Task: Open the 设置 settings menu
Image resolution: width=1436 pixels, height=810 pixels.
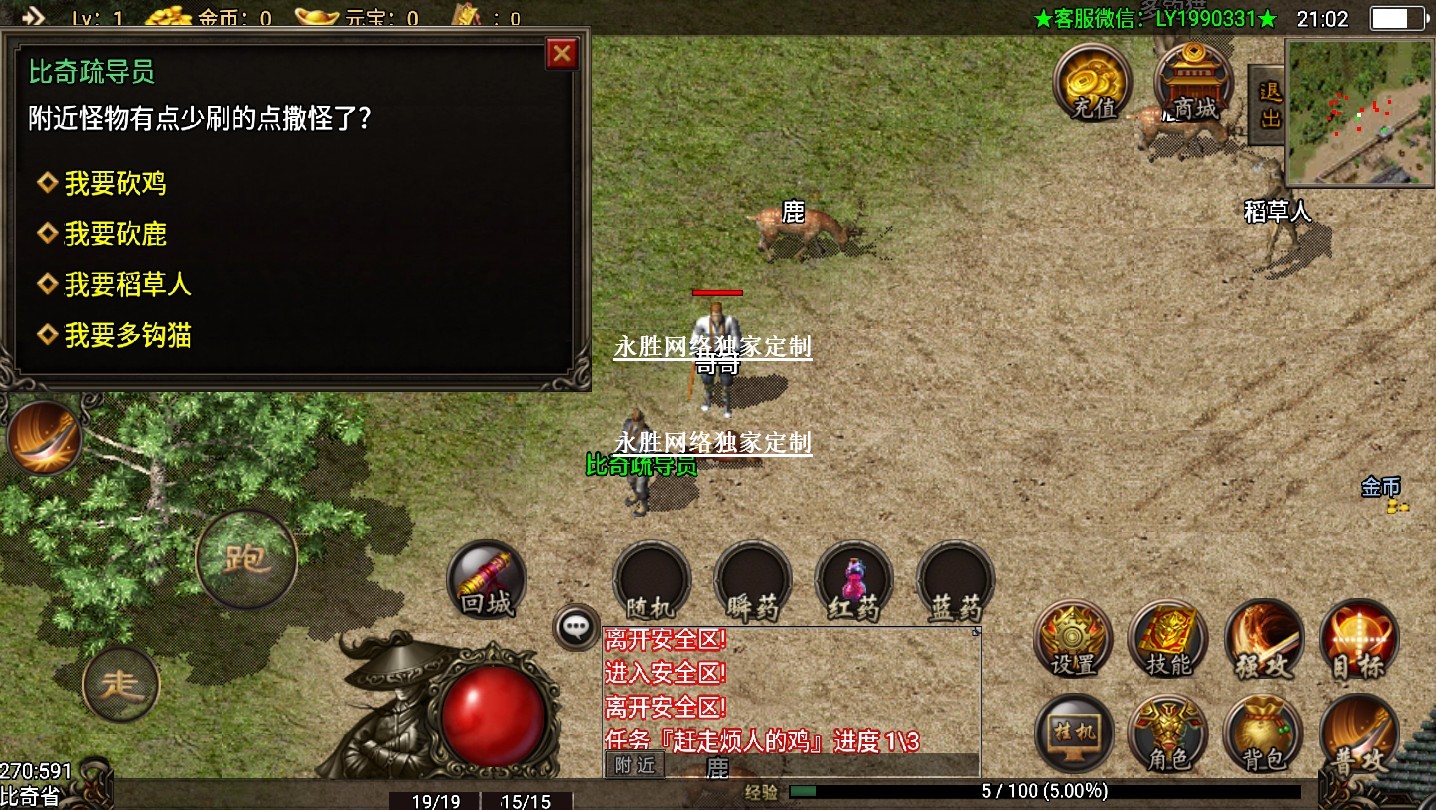Action: (1074, 638)
